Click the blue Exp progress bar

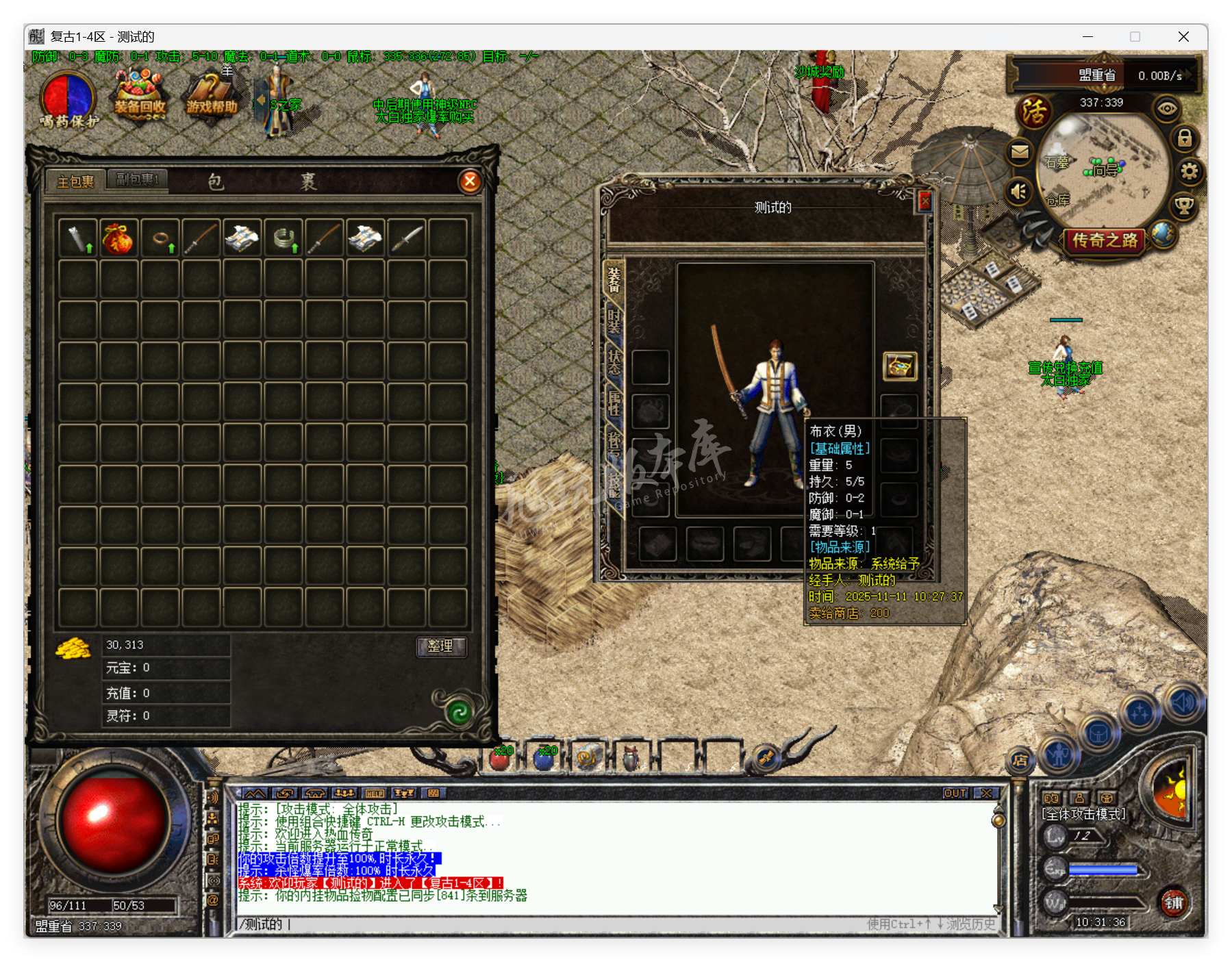pos(1105,870)
